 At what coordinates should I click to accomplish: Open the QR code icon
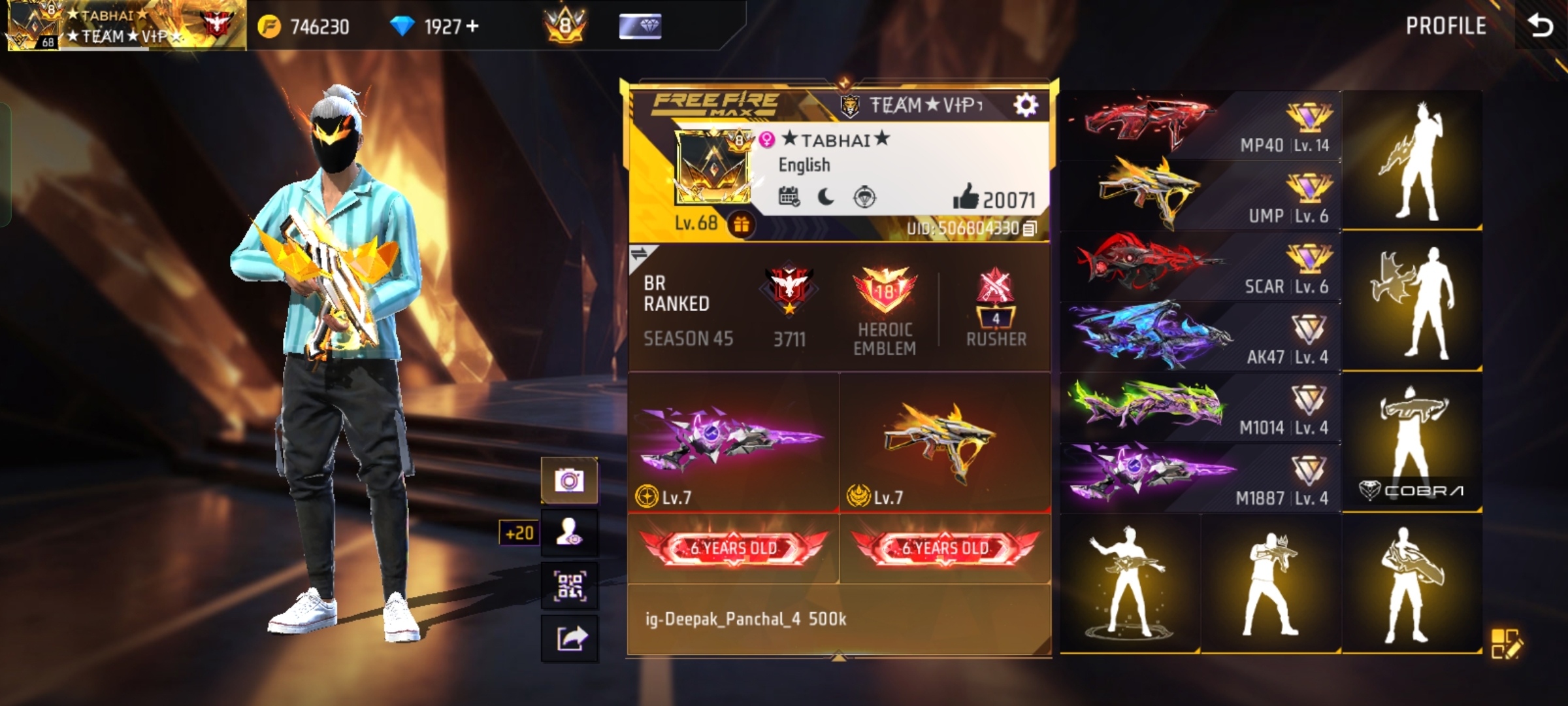point(570,586)
